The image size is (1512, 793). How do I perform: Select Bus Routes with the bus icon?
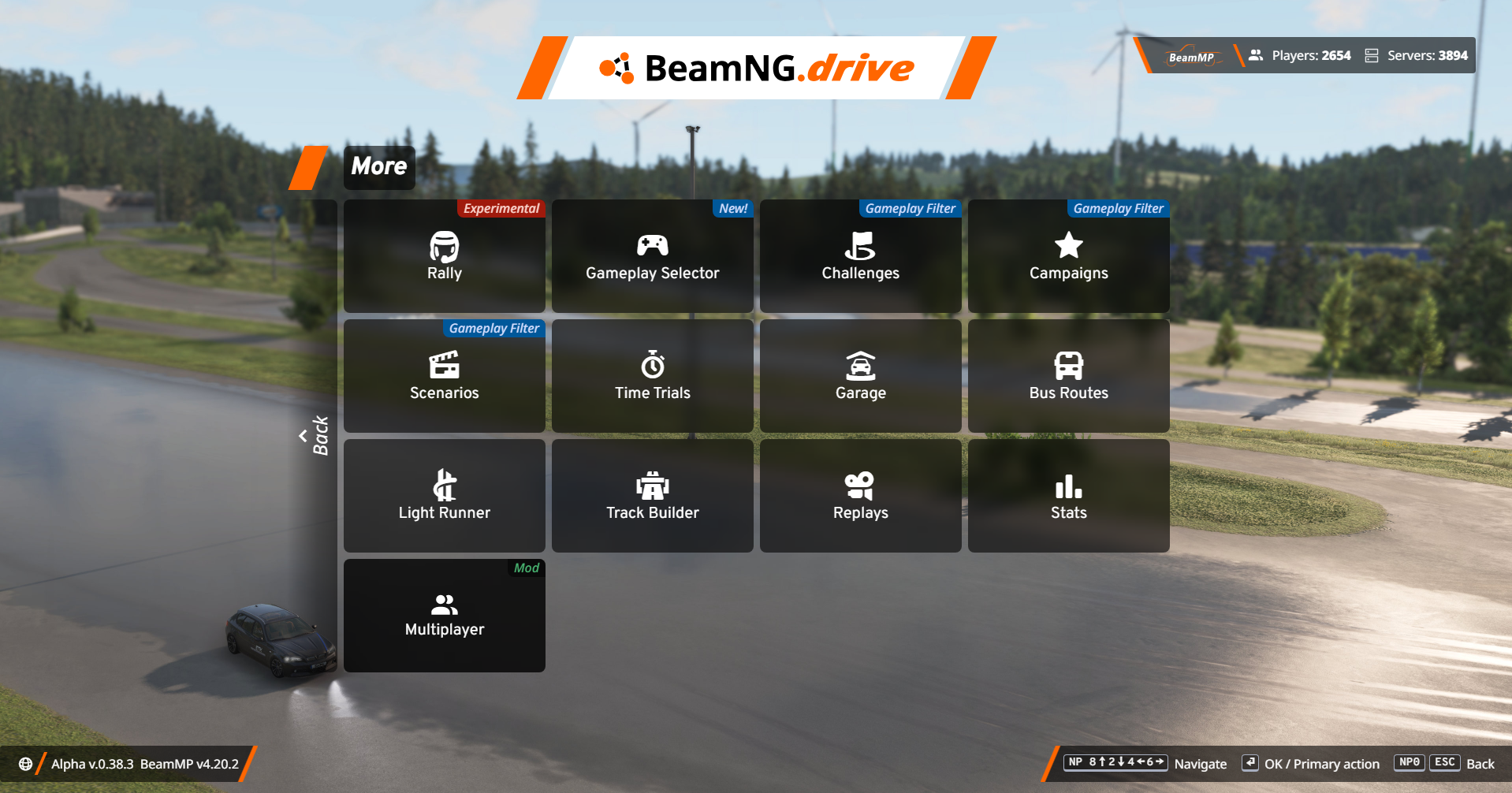click(1068, 376)
